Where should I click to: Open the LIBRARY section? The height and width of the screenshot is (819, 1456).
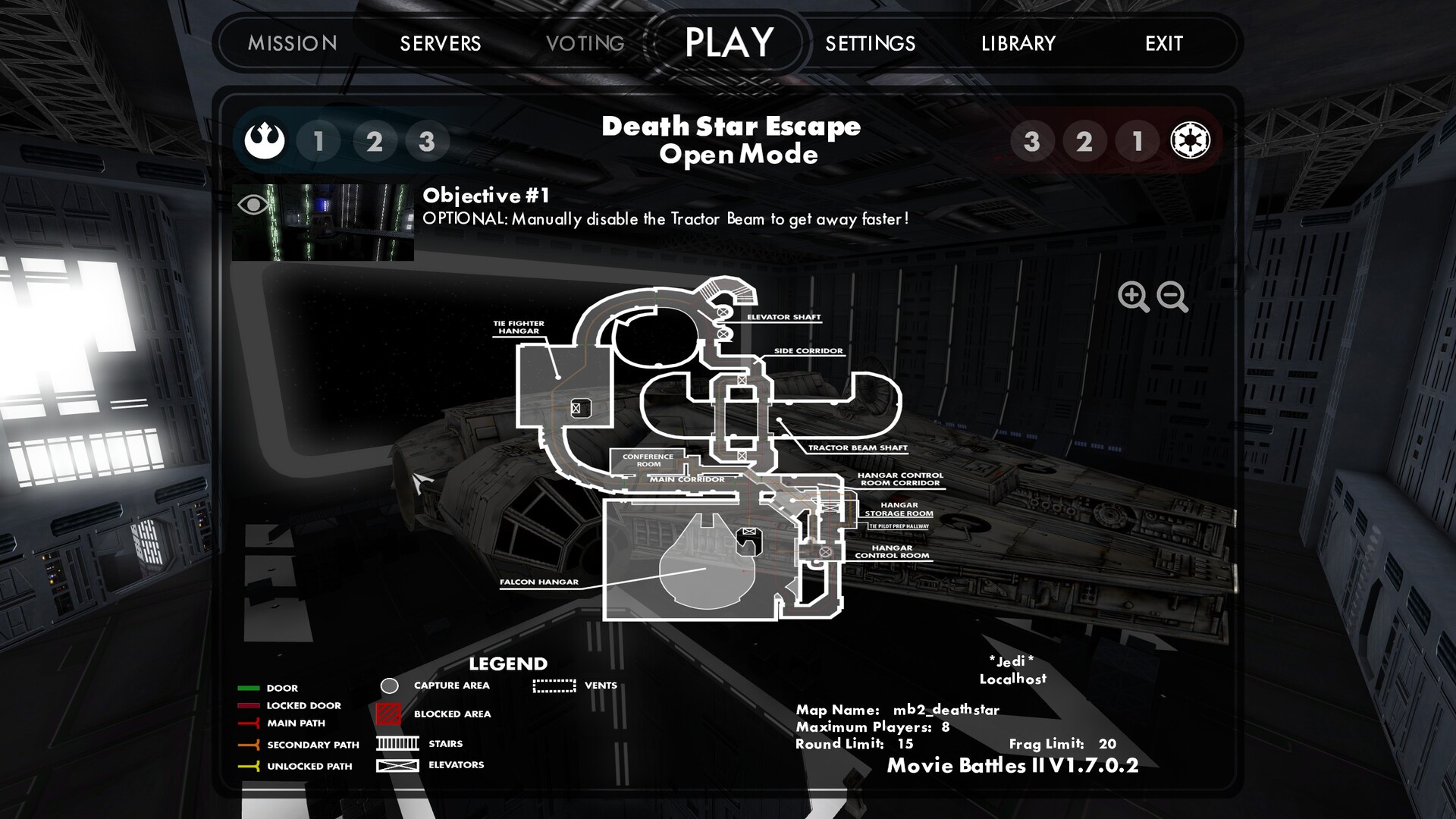[x=1018, y=44]
